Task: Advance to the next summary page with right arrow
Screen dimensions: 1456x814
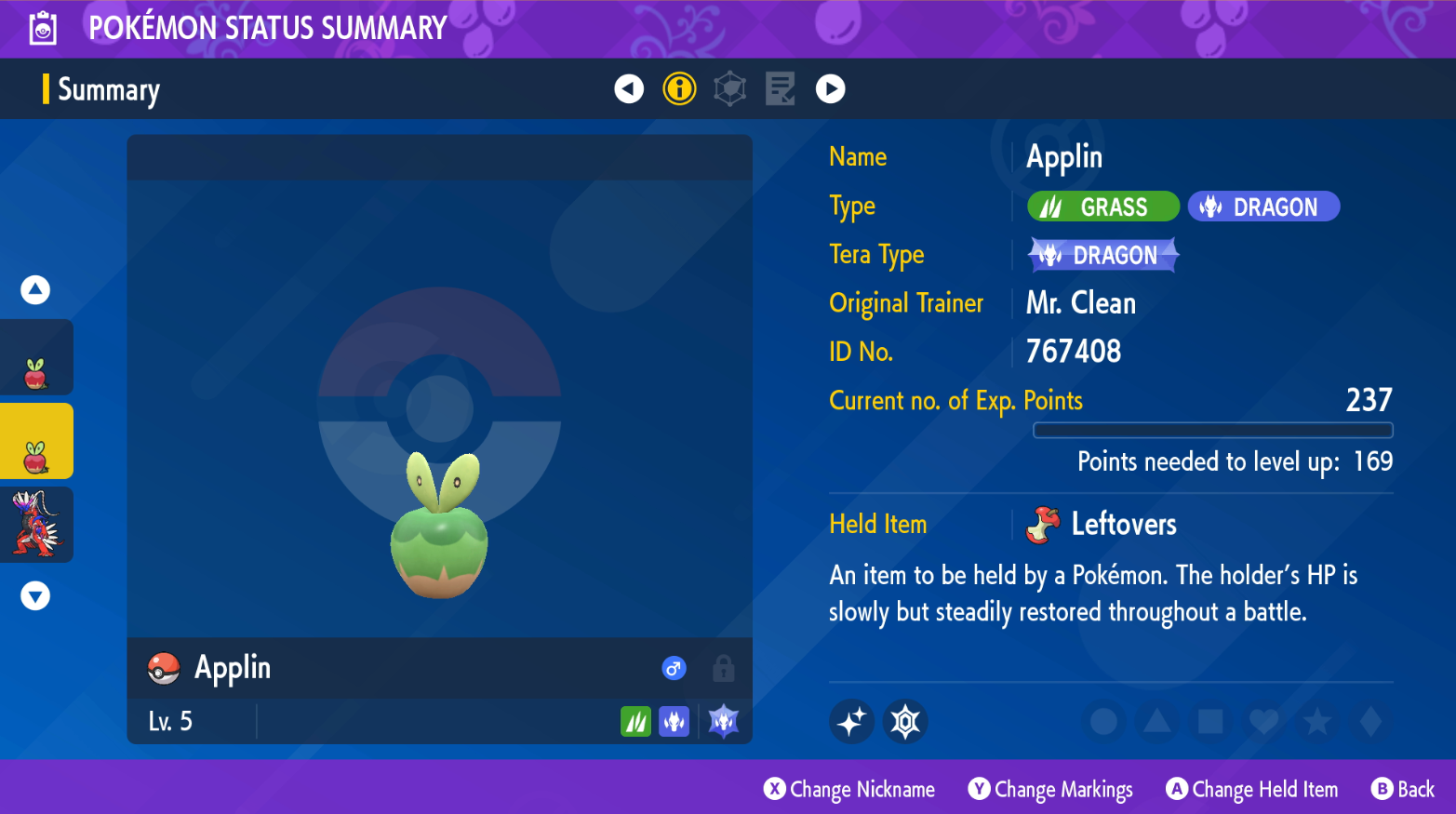Action: coord(830,88)
